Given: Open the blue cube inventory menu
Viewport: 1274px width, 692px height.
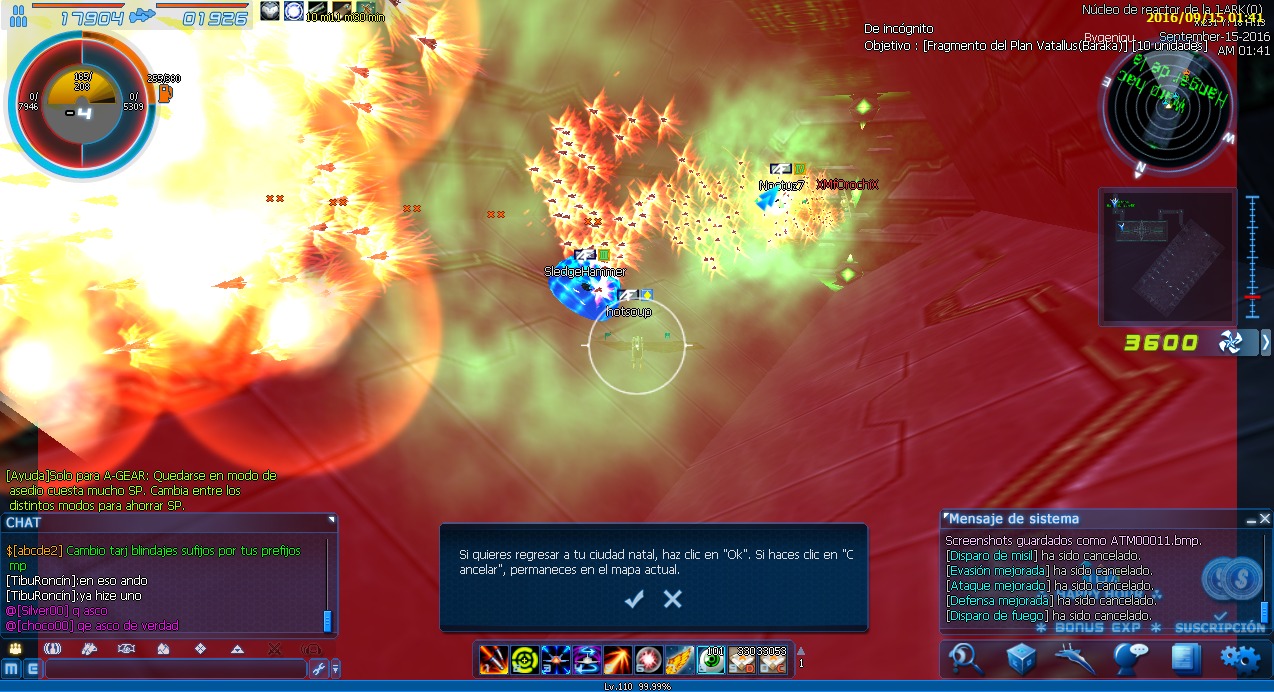Looking at the screenshot, I should [x=1021, y=657].
